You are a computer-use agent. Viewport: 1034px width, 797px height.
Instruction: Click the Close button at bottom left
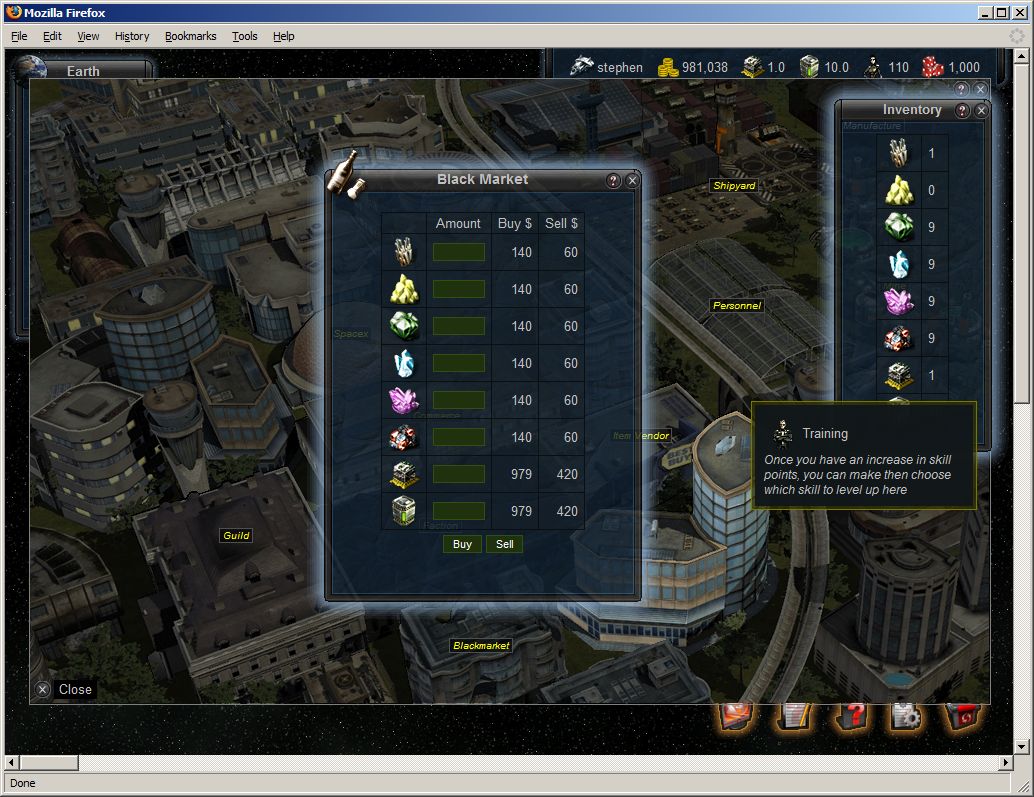point(65,689)
